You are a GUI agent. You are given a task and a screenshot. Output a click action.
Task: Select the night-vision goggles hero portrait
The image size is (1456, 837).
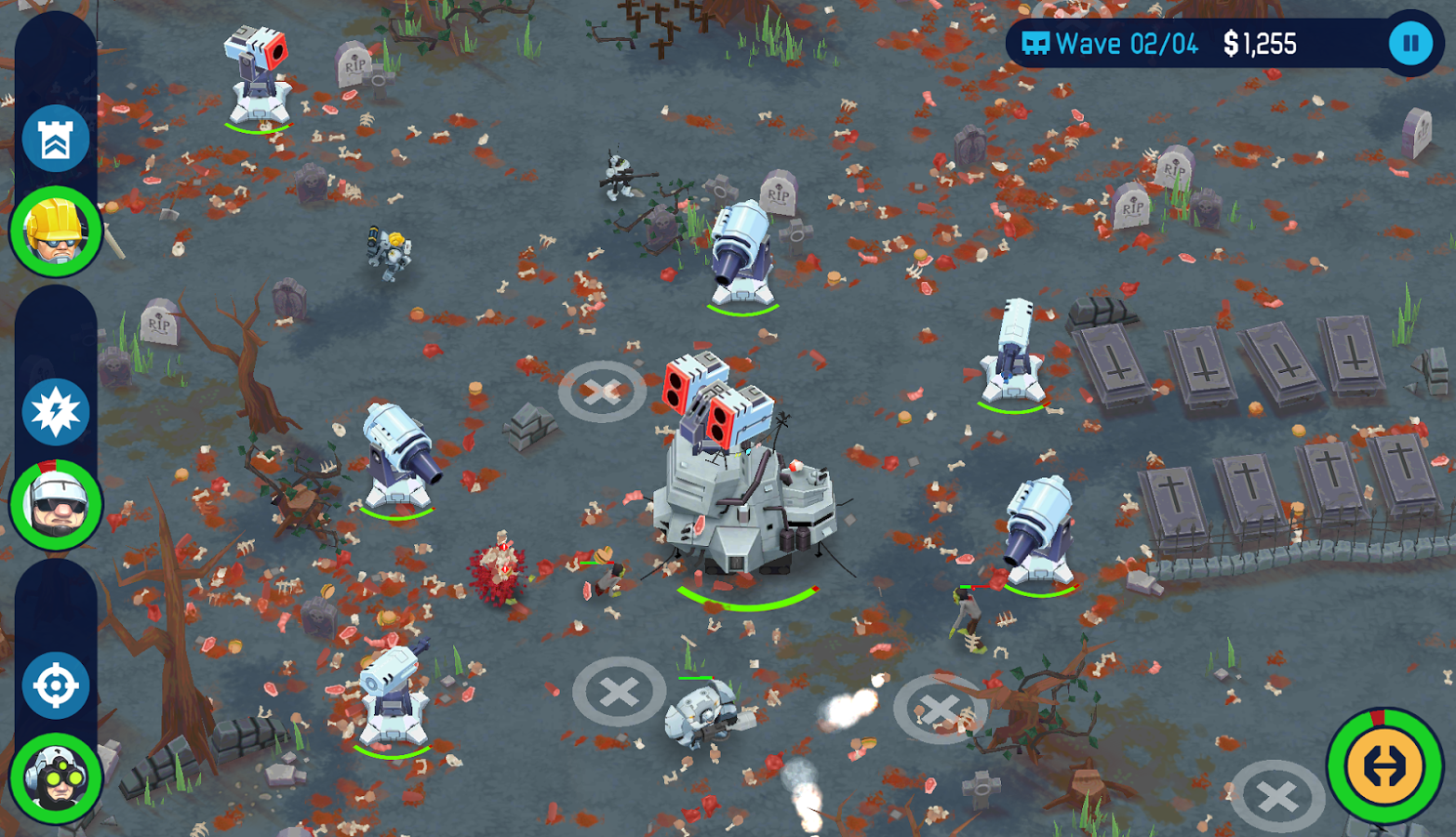[56, 781]
